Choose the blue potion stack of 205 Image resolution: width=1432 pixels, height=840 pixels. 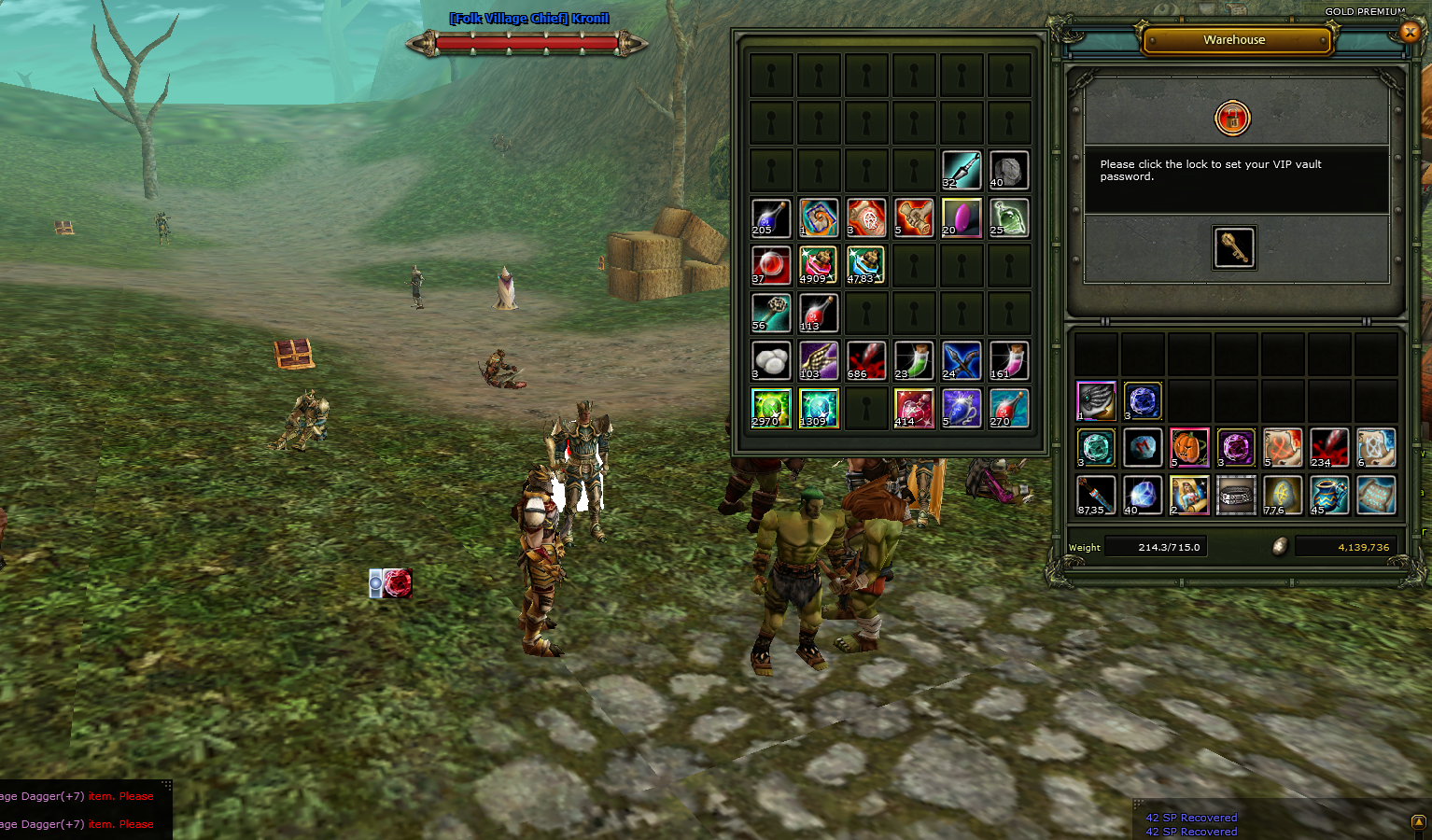tap(771, 217)
